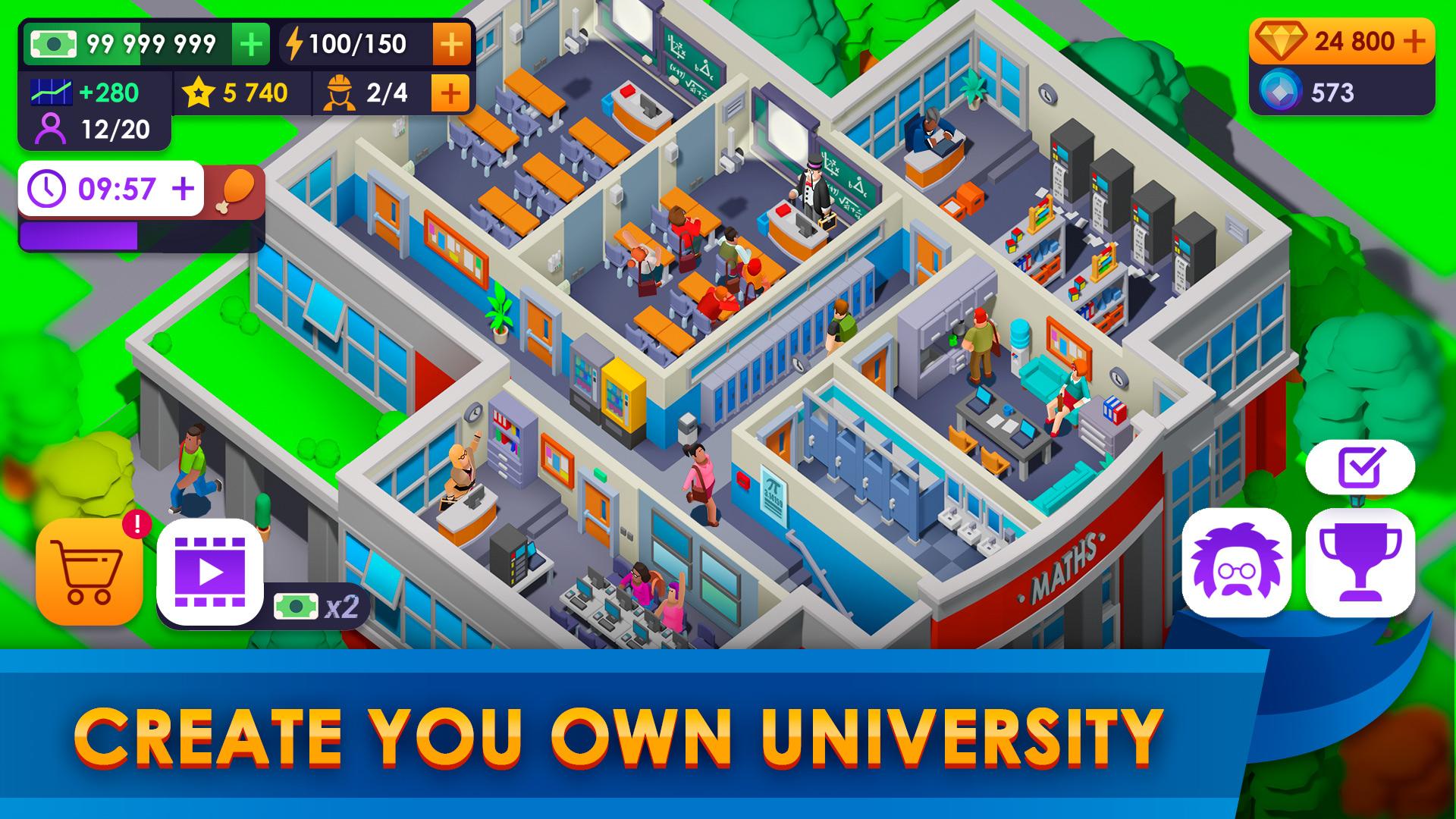Viewport: 1456px width, 819px height.
Task: Hire builders via the plus next to 2/4
Action: 449,94
